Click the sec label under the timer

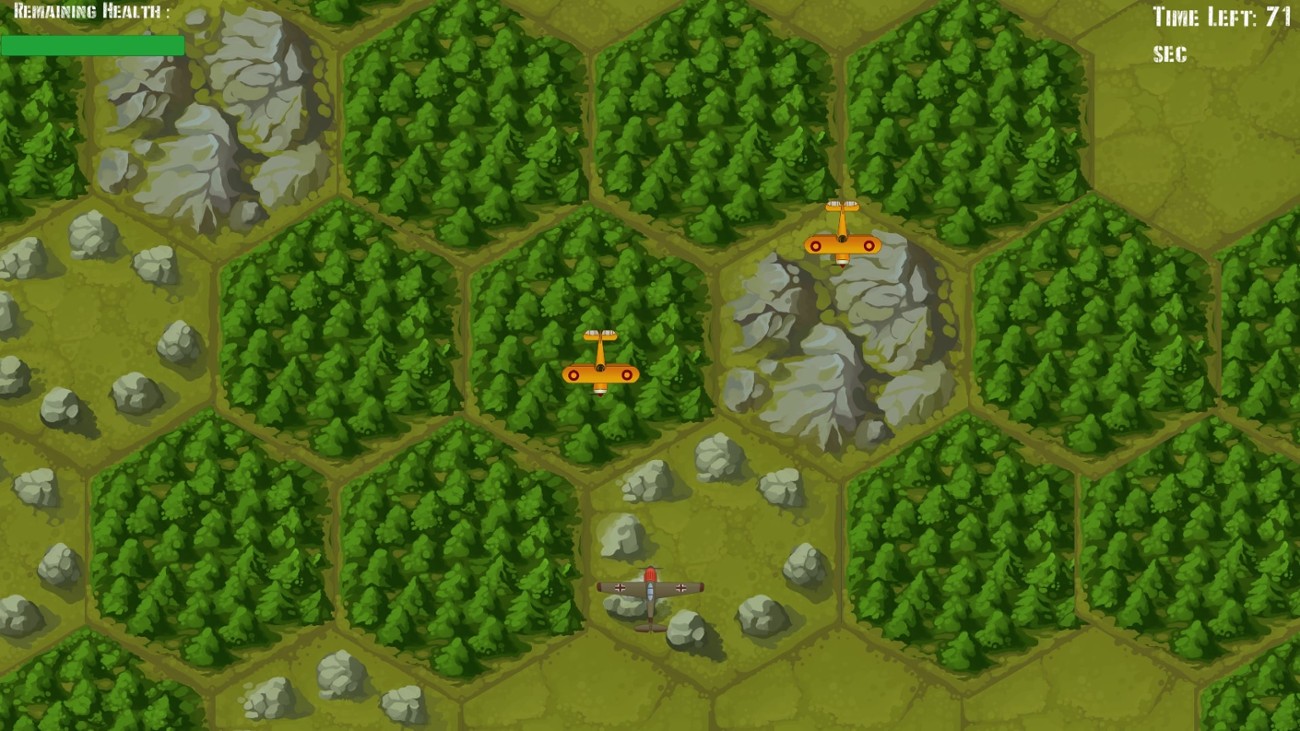[x=1168, y=55]
